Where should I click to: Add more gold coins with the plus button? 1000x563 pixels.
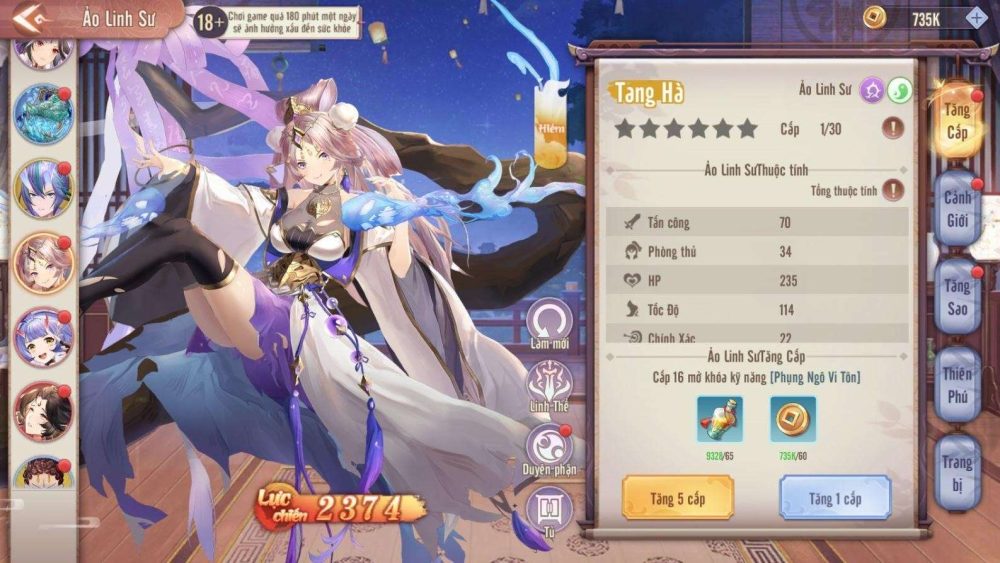pos(976,17)
